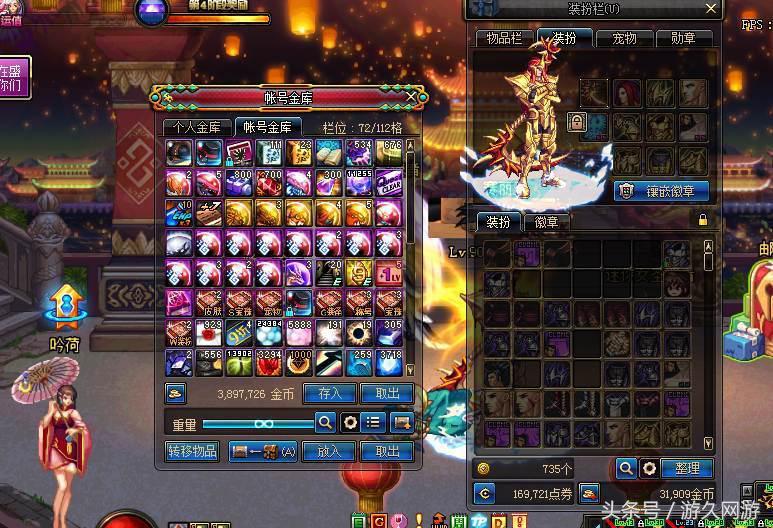The height and width of the screenshot is (528, 773).
Task: Select the Quest Clear ticket in vault
Action: click(390, 183)
